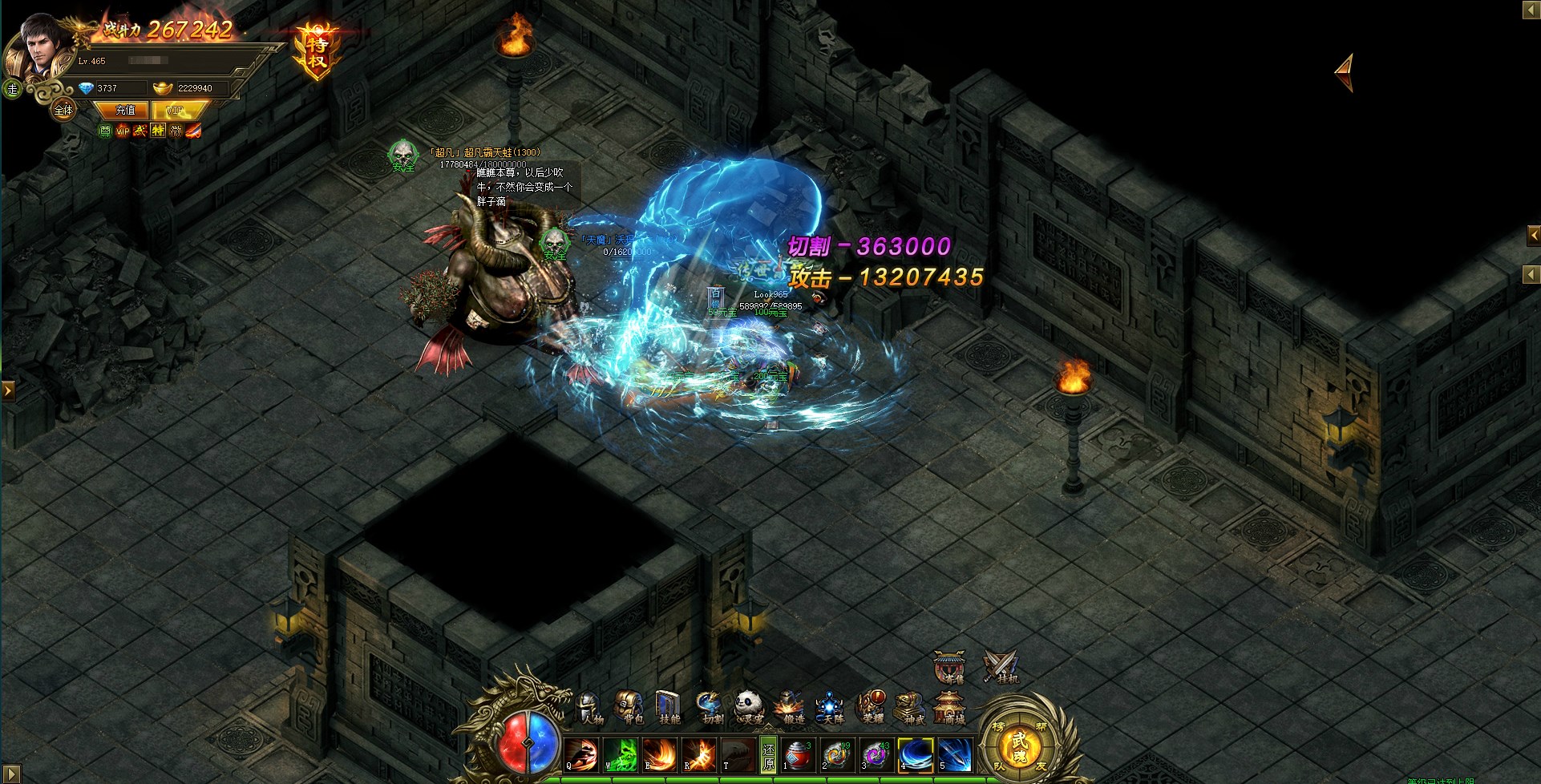Image resolution: width=1541 pixels, height=784 pixels.
Task: Open the 寄售 consignment market
Action: (949, 667)
